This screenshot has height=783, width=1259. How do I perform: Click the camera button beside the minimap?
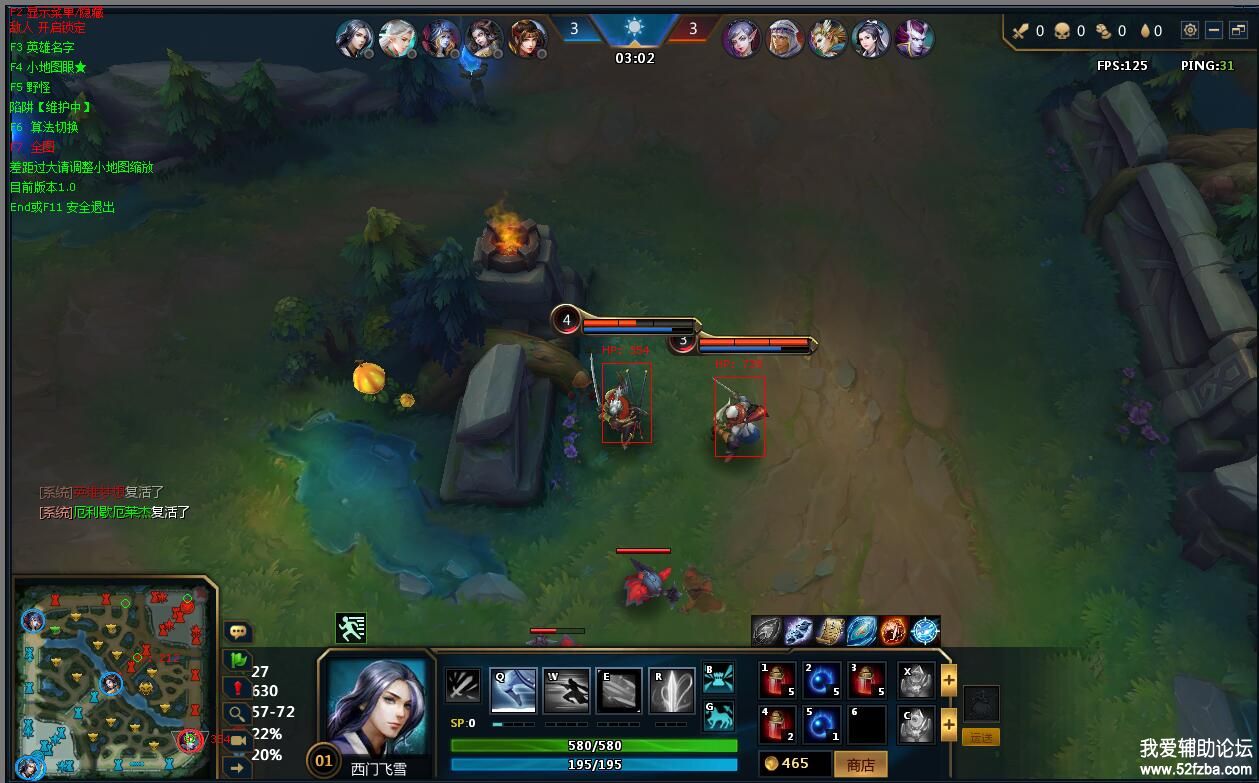click(x=238, y=740)
